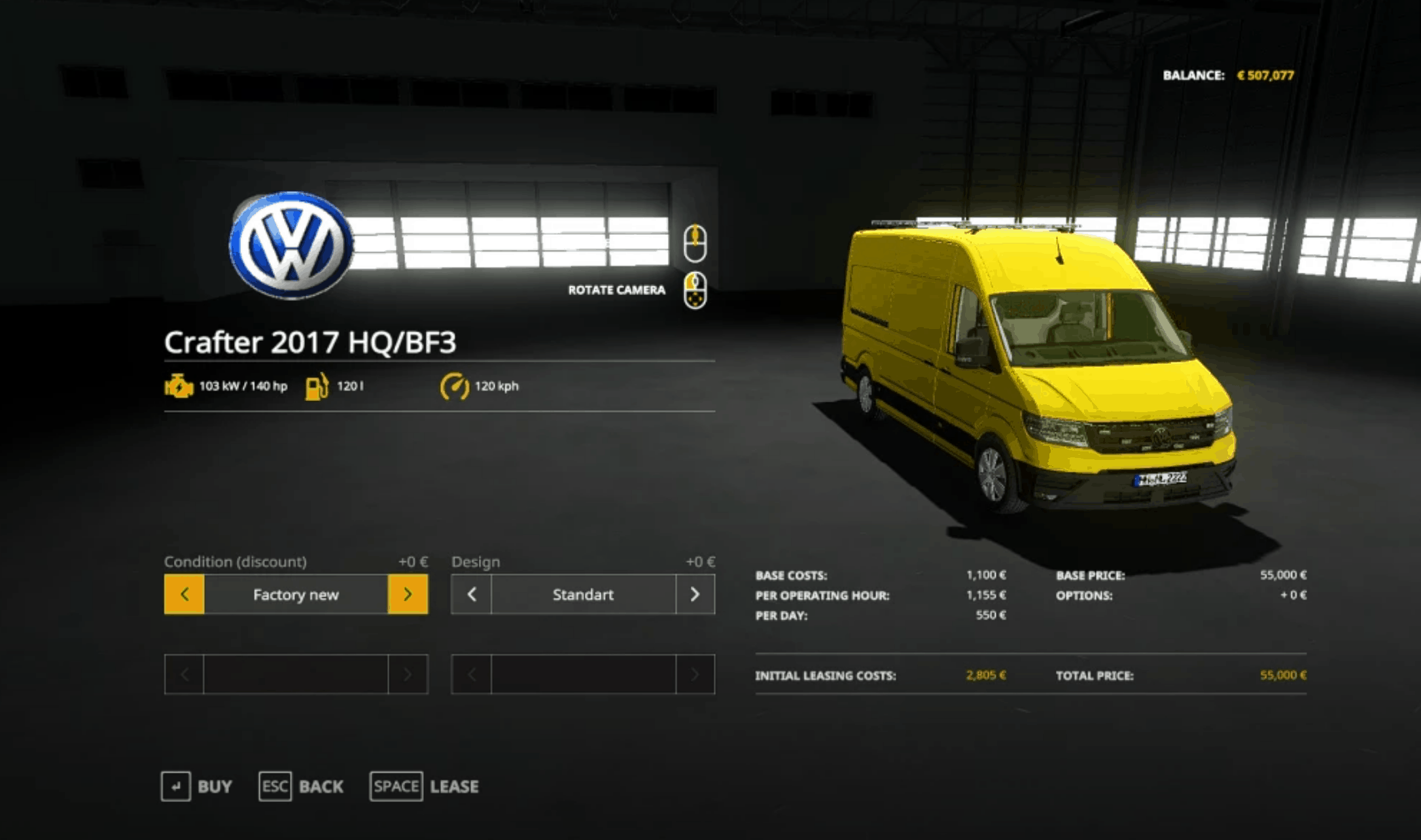1421x840 pixels.
Task: Lease the Crafter 2017 van
Action: pyautogui.click(x=424, y=786)
